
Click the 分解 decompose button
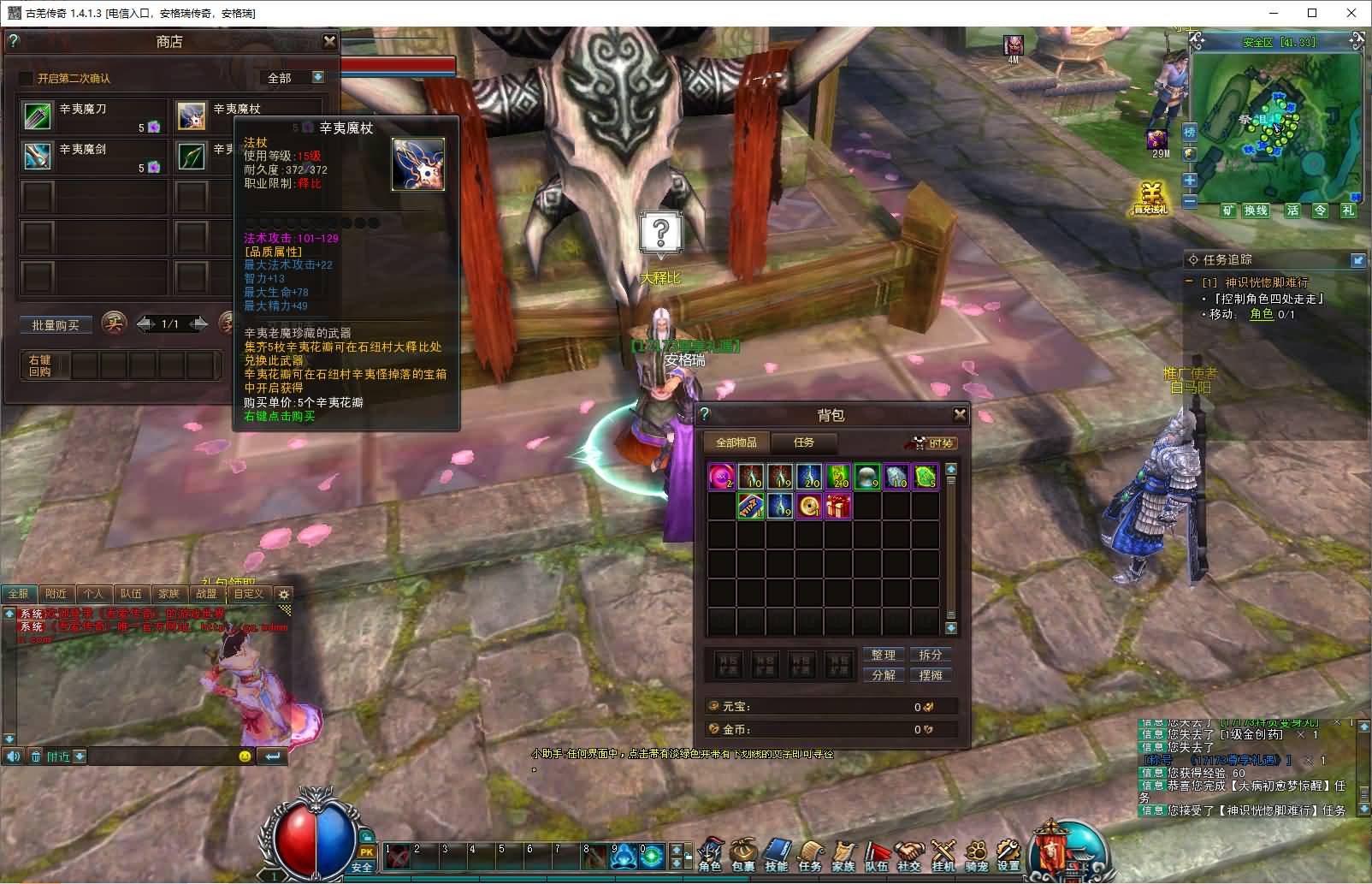tap(883, 674)
